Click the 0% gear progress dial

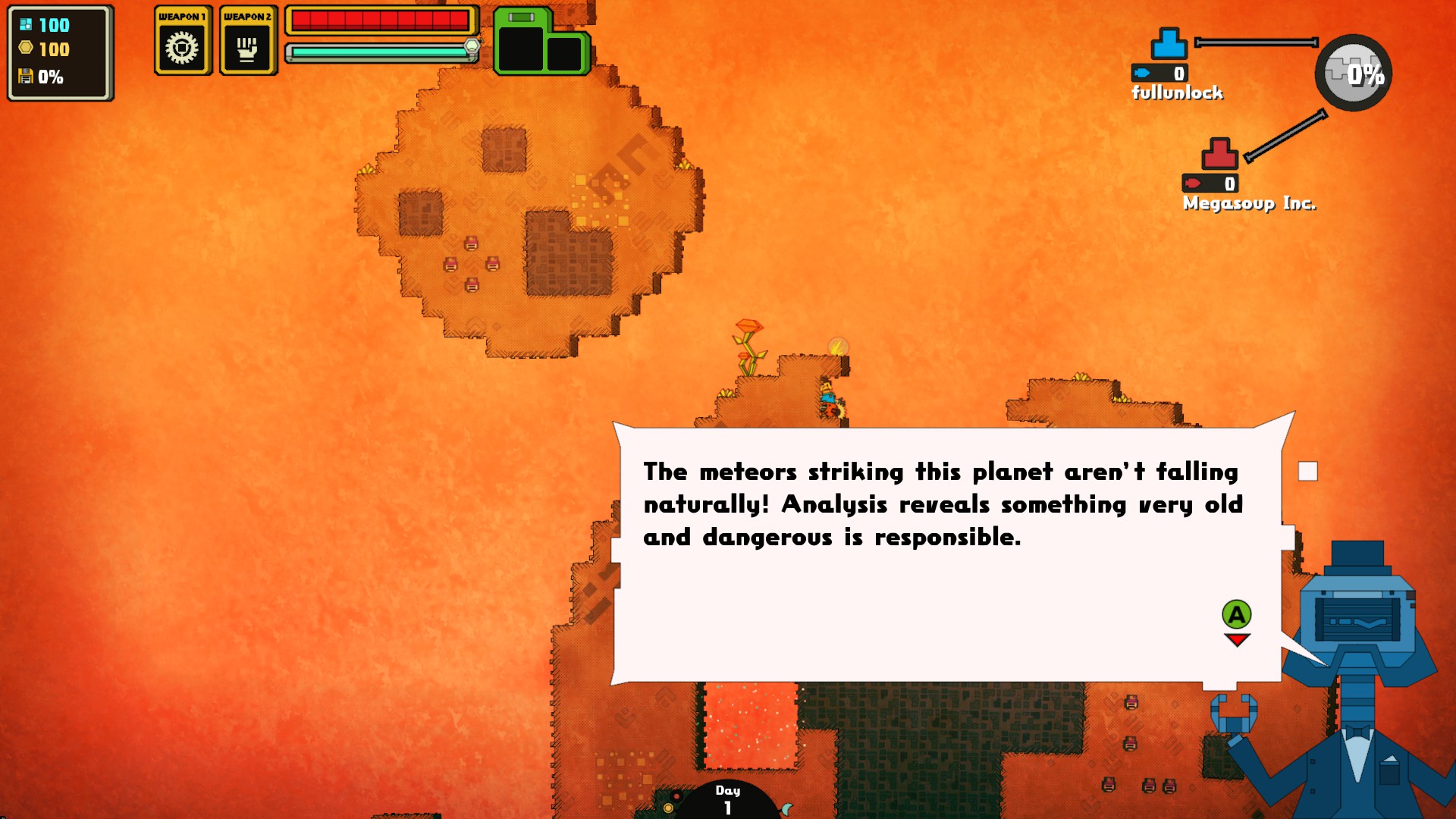click(1353, 73)
